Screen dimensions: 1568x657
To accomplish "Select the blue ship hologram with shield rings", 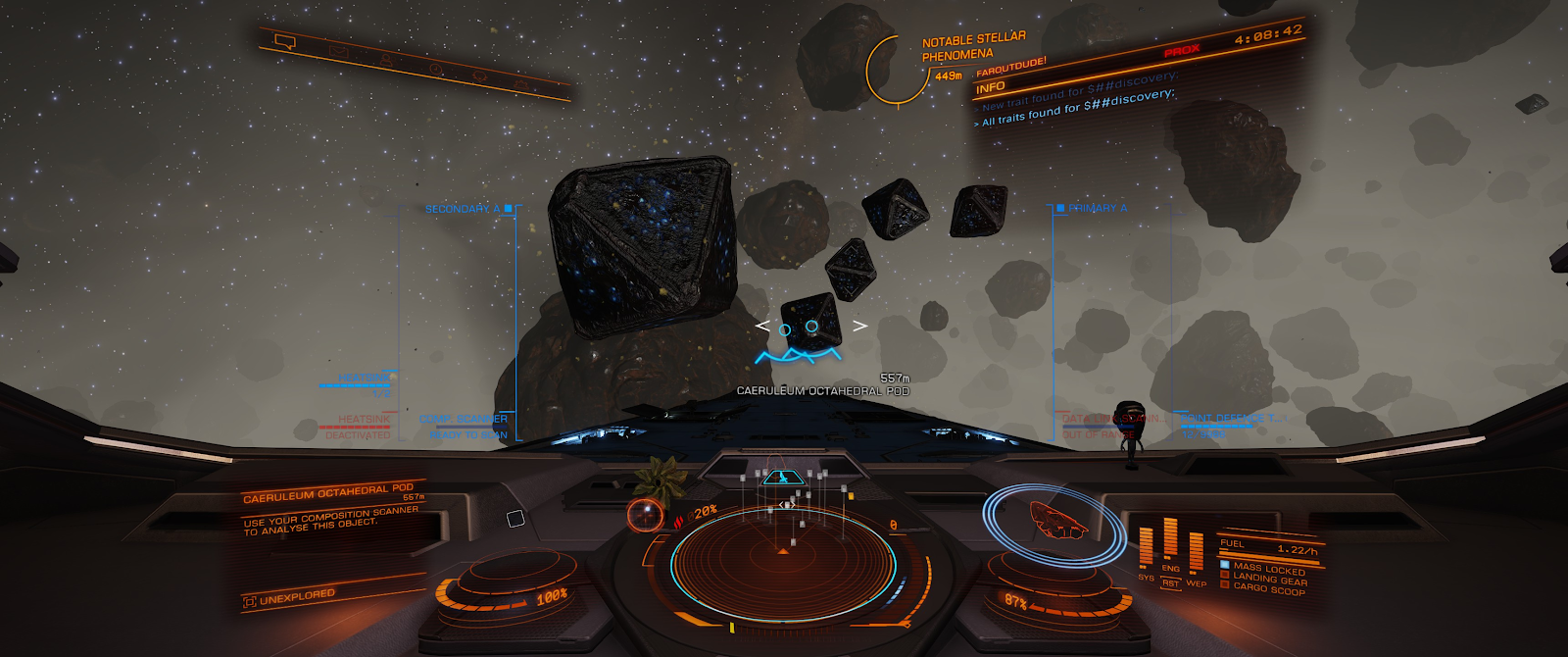I will pos(1056,521).
